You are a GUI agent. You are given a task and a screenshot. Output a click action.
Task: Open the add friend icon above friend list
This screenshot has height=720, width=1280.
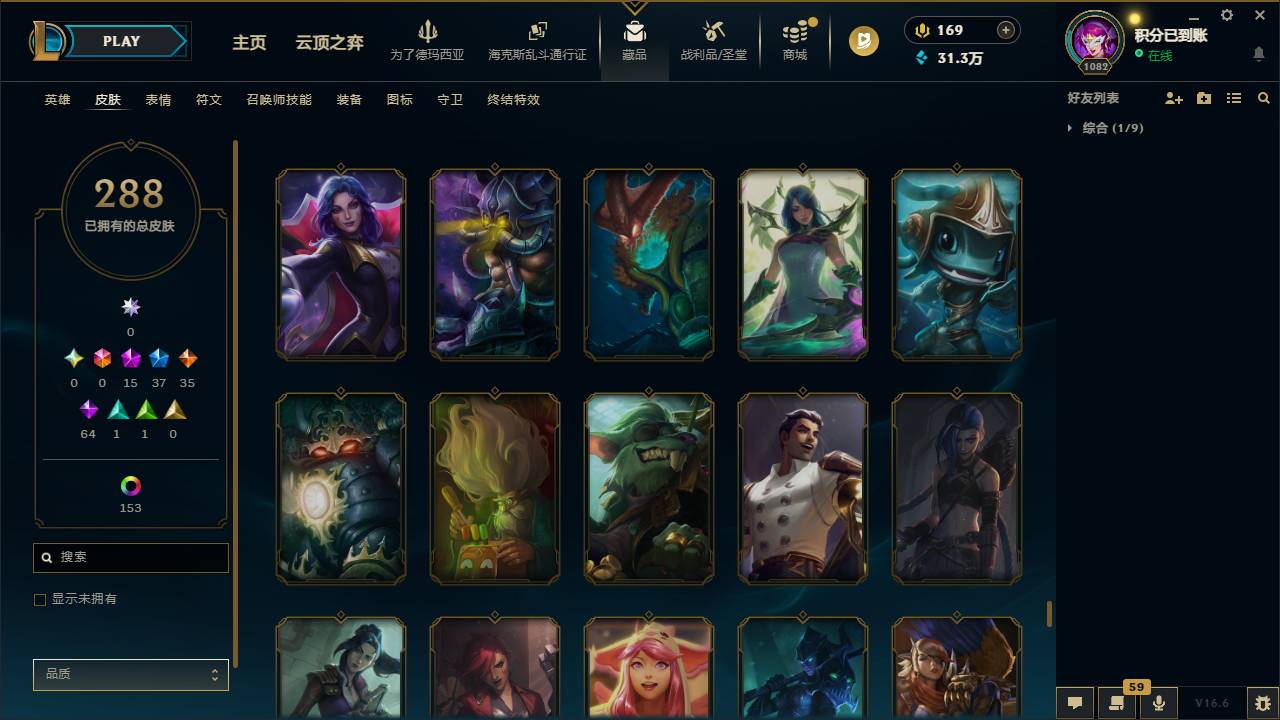1172,97
